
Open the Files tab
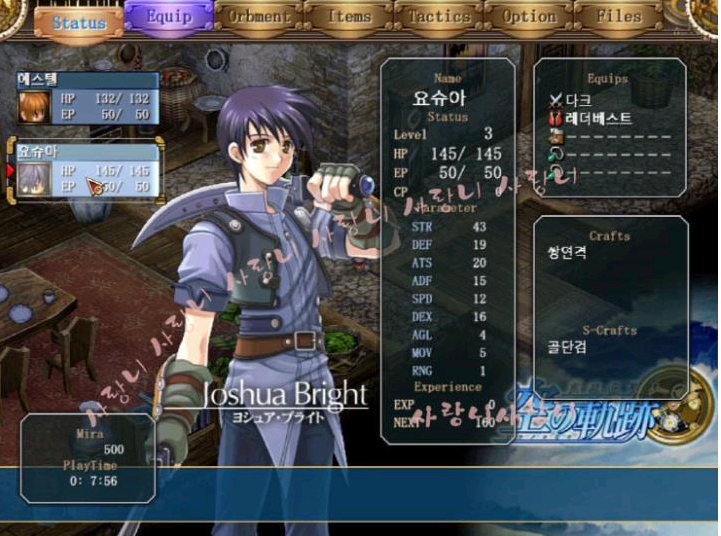click(x=619, y=17)
